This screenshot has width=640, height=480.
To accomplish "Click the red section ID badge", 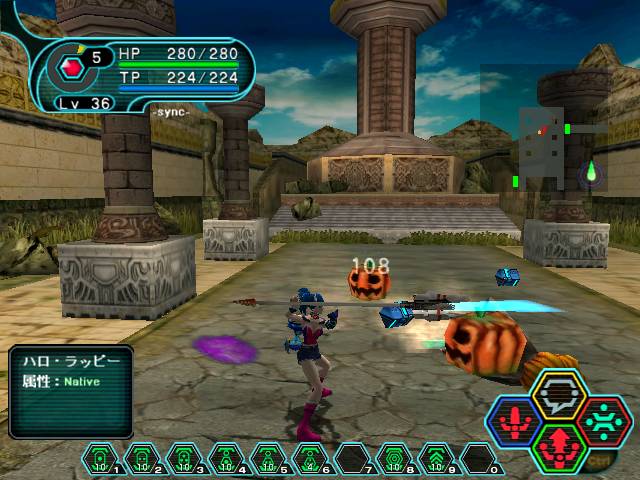I will (72, 68).
